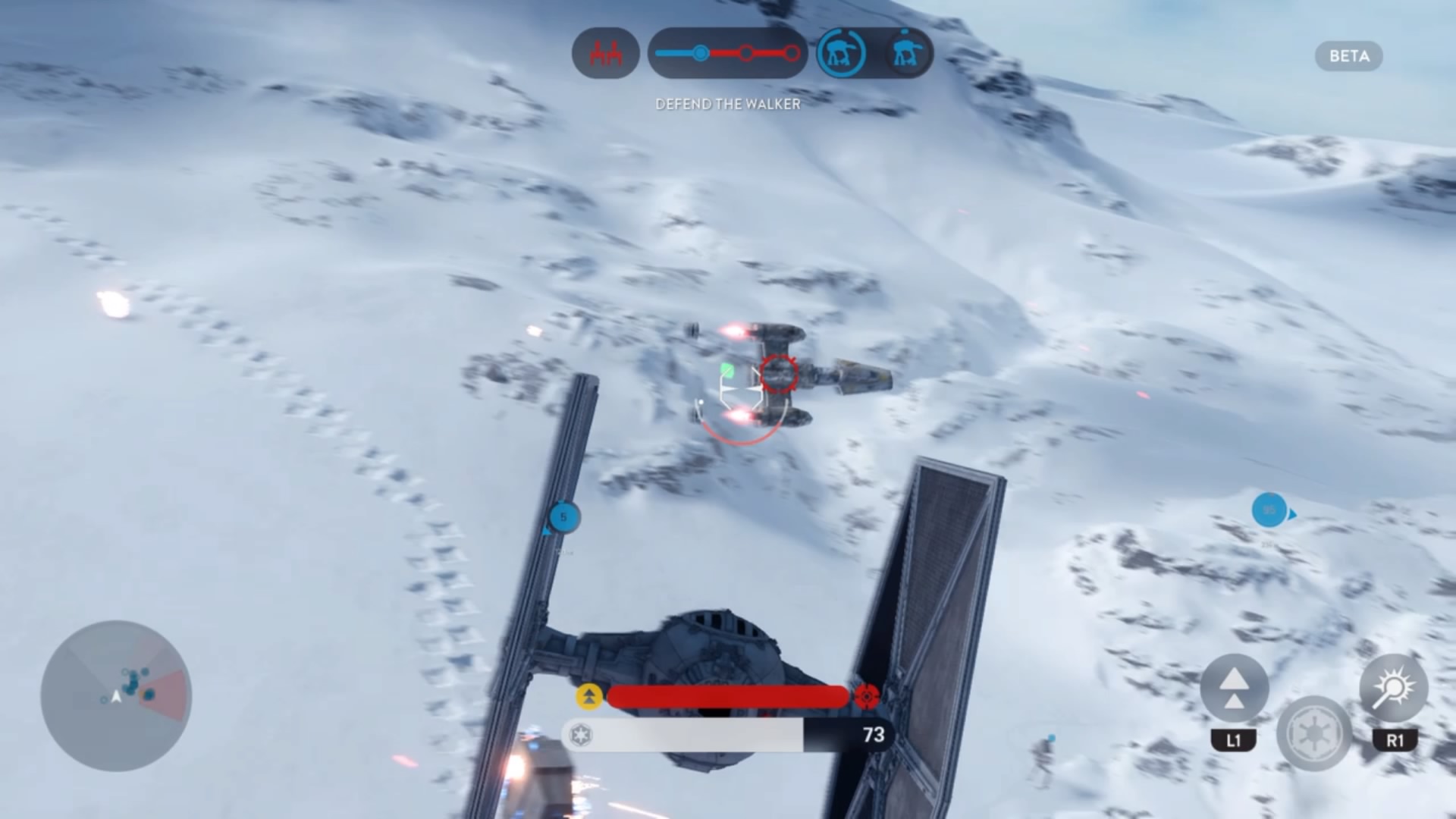Select the Imperial emblem ability icon

[1313, 733]
